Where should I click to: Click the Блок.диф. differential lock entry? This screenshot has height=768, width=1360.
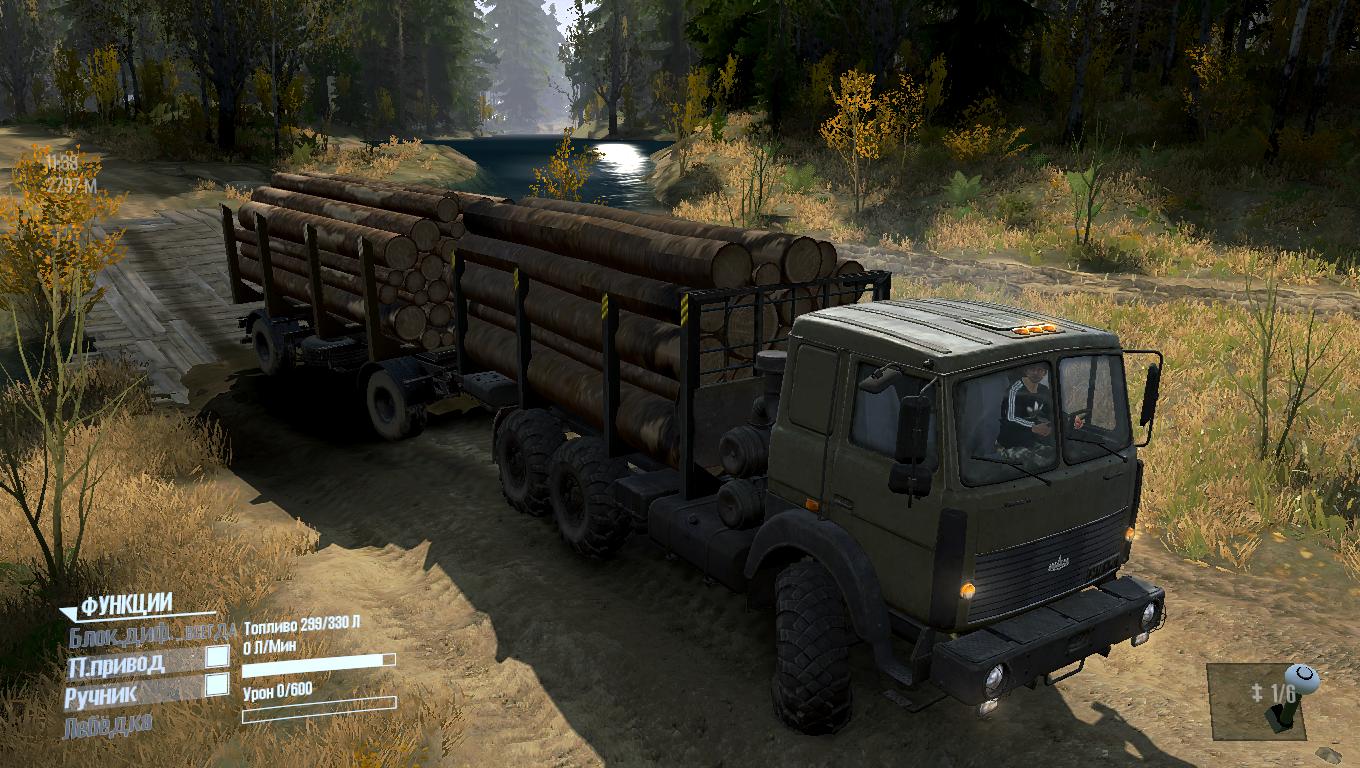tap(152, 631)
